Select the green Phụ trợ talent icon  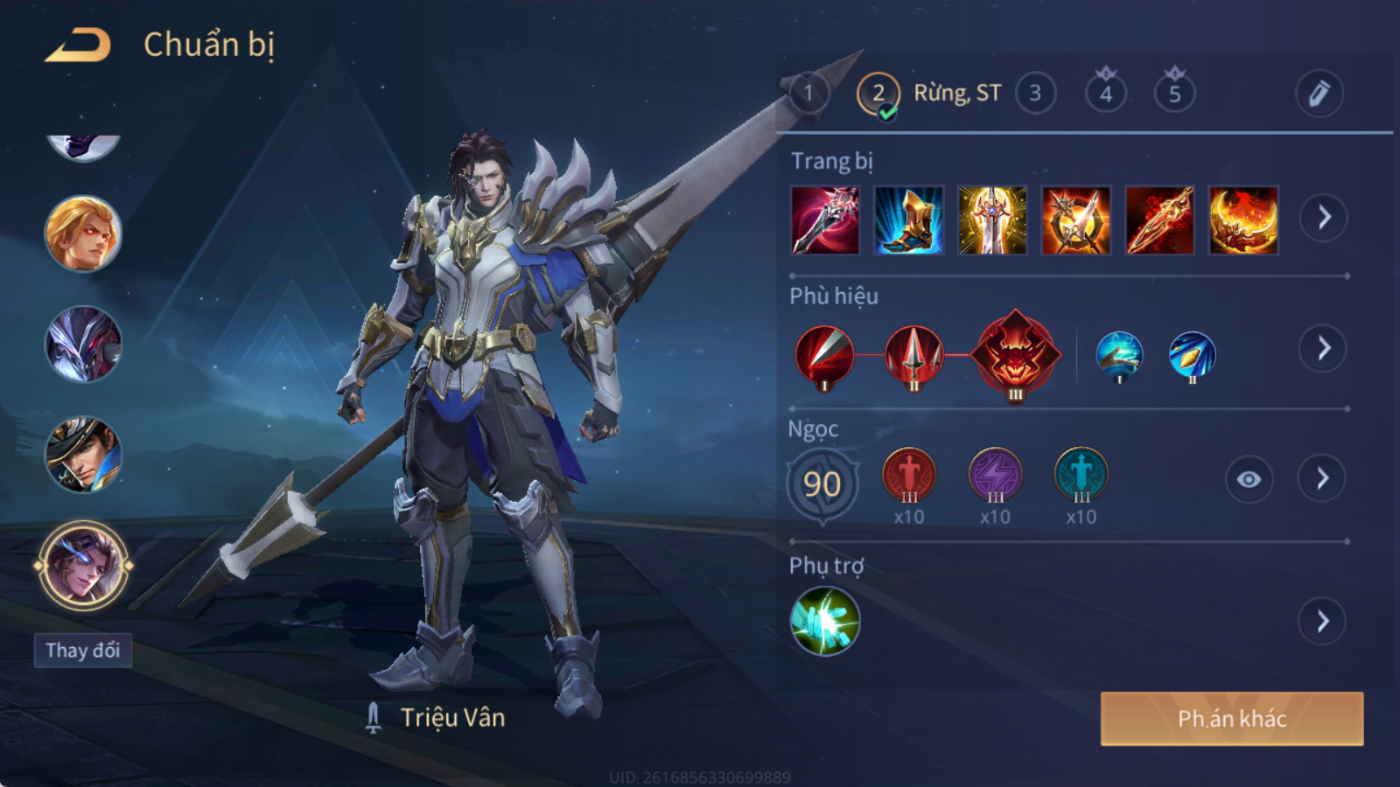[825, 621]
